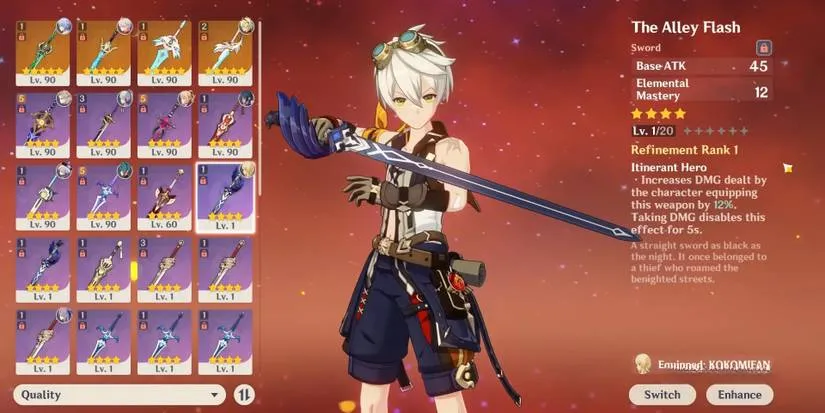The height and width of the screenshot is (413, 825).
Task: Toggle the sort order arrows button
Action: coord(244,395)
